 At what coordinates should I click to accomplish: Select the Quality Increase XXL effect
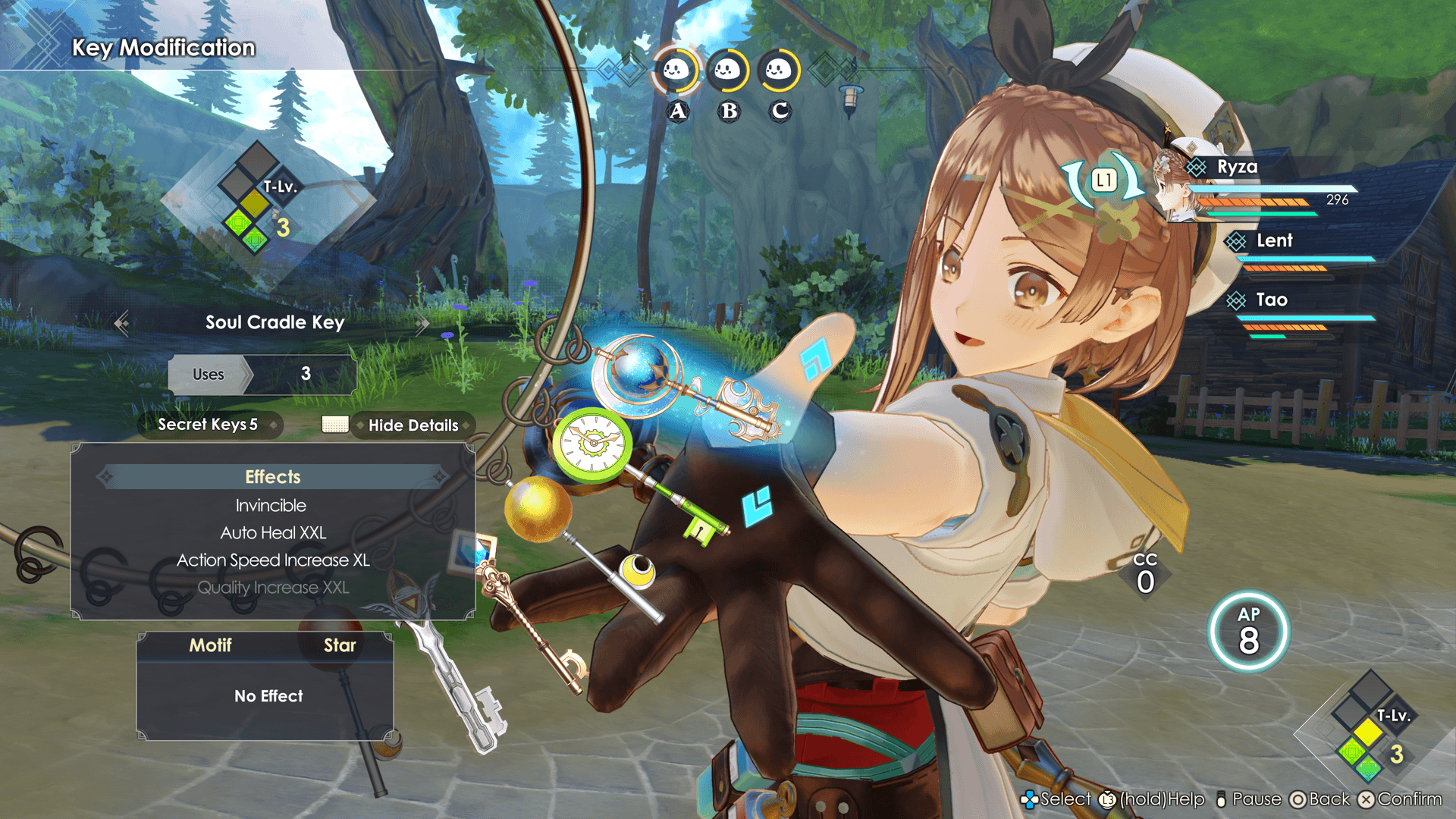pos(273,588)
